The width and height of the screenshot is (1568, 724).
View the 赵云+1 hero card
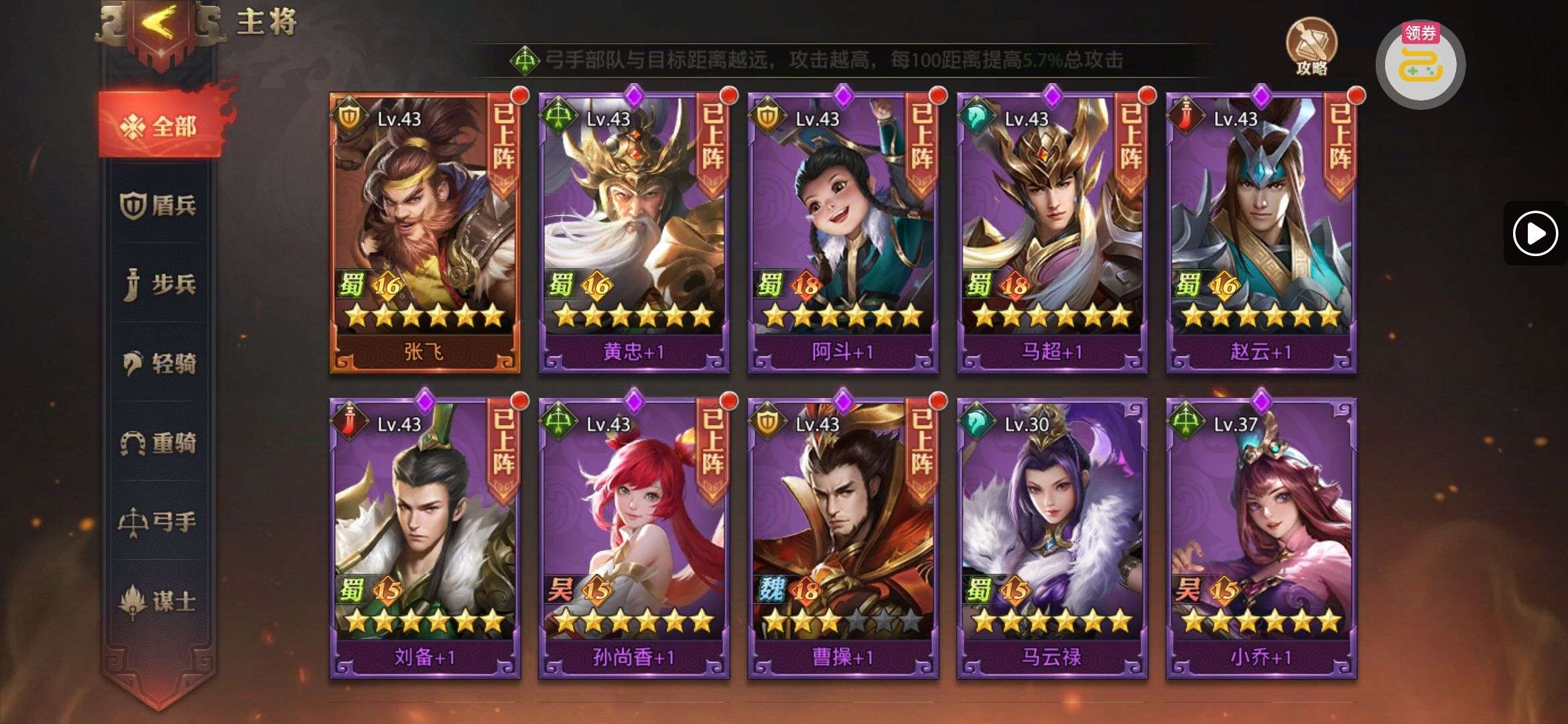tap(1261, 231)
